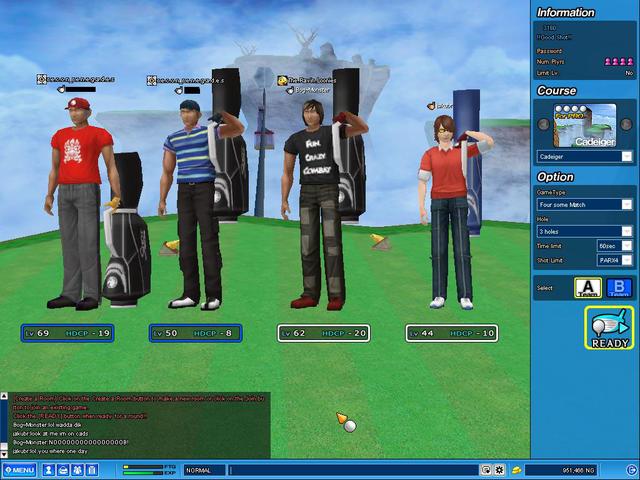Open the Course name dropdown
640x480 pixels.
[626, 156]
